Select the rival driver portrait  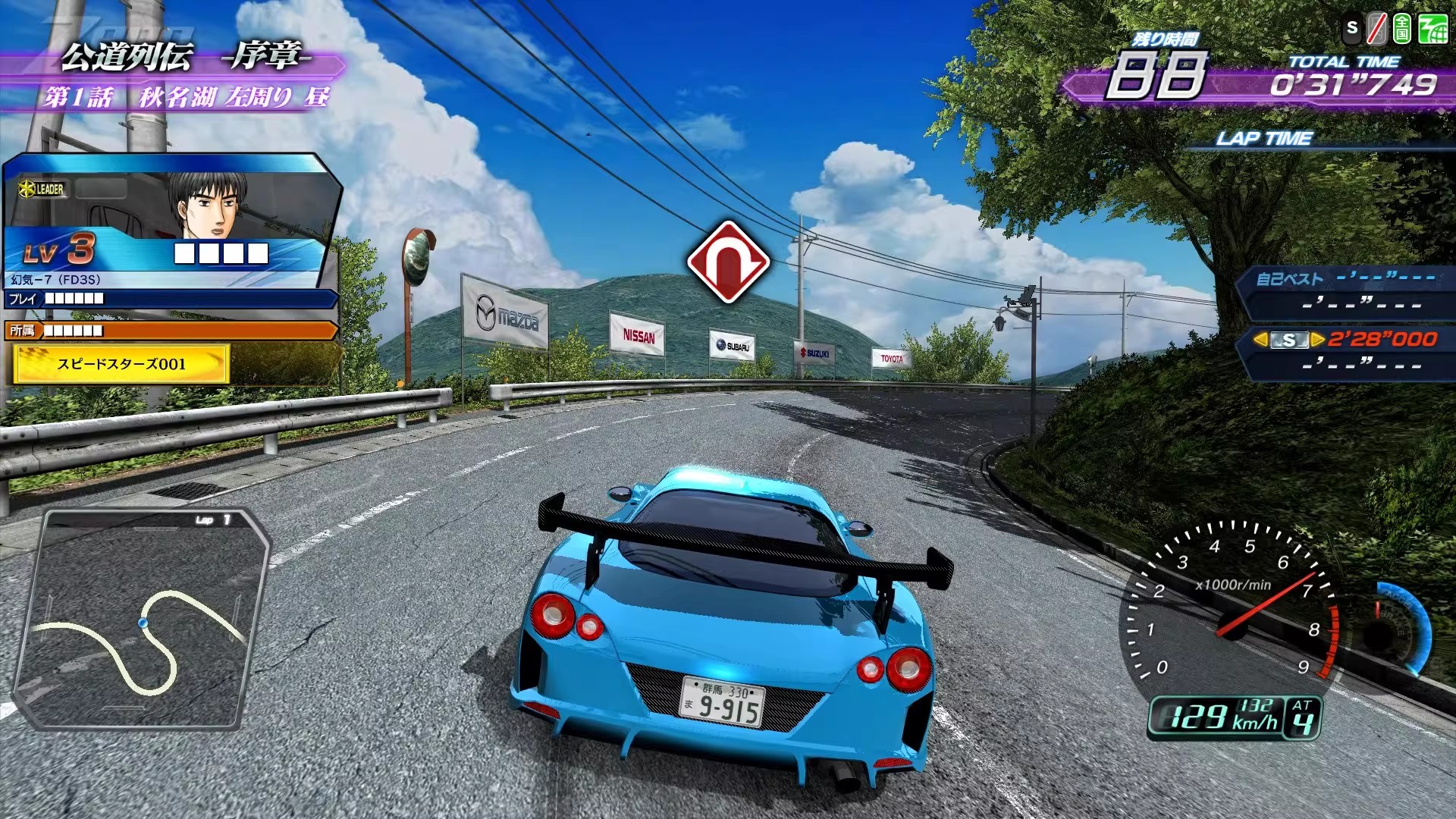pos(206,205)
